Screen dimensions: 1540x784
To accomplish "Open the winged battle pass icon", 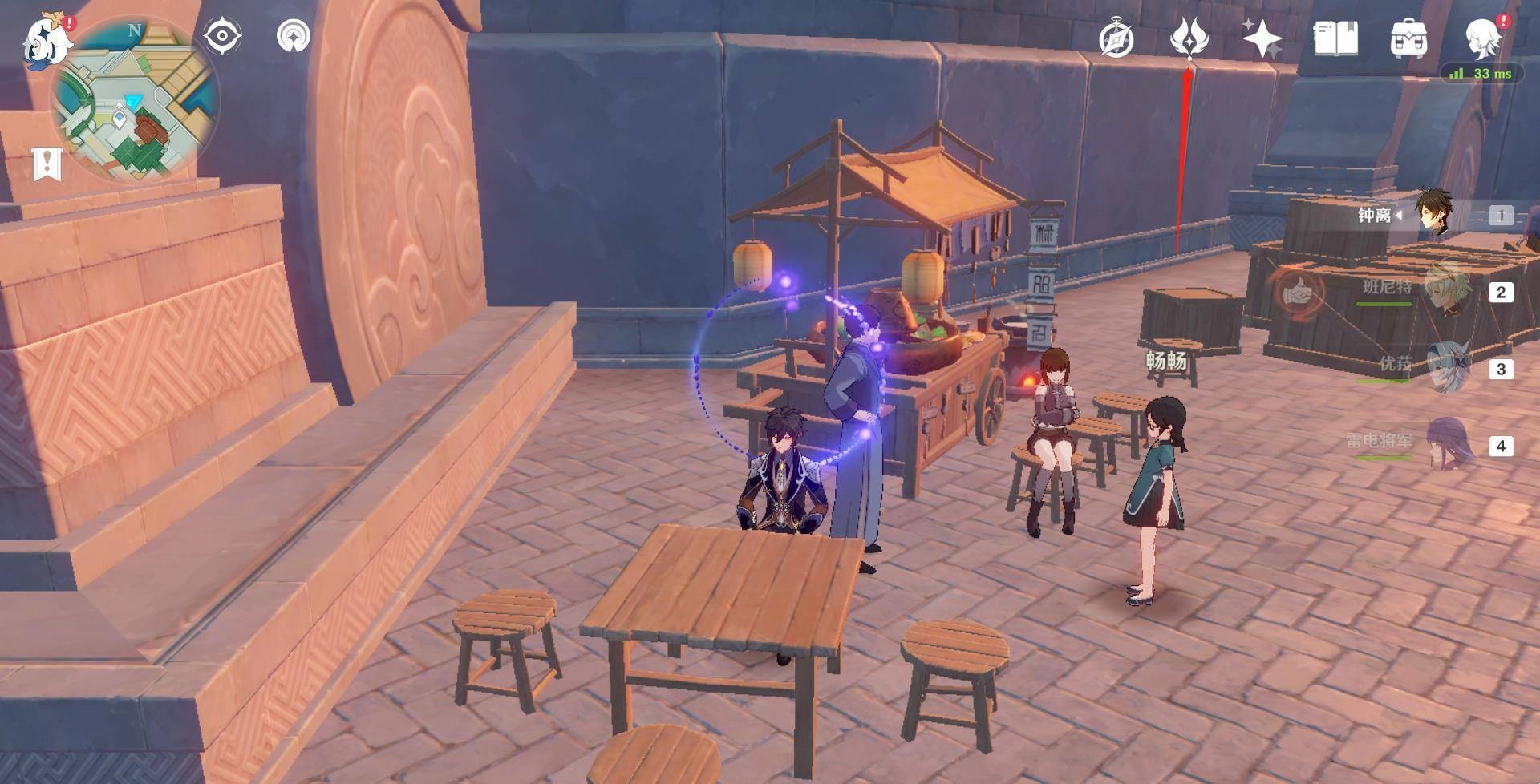I will pyautogui.click(x=1187, y=38).
